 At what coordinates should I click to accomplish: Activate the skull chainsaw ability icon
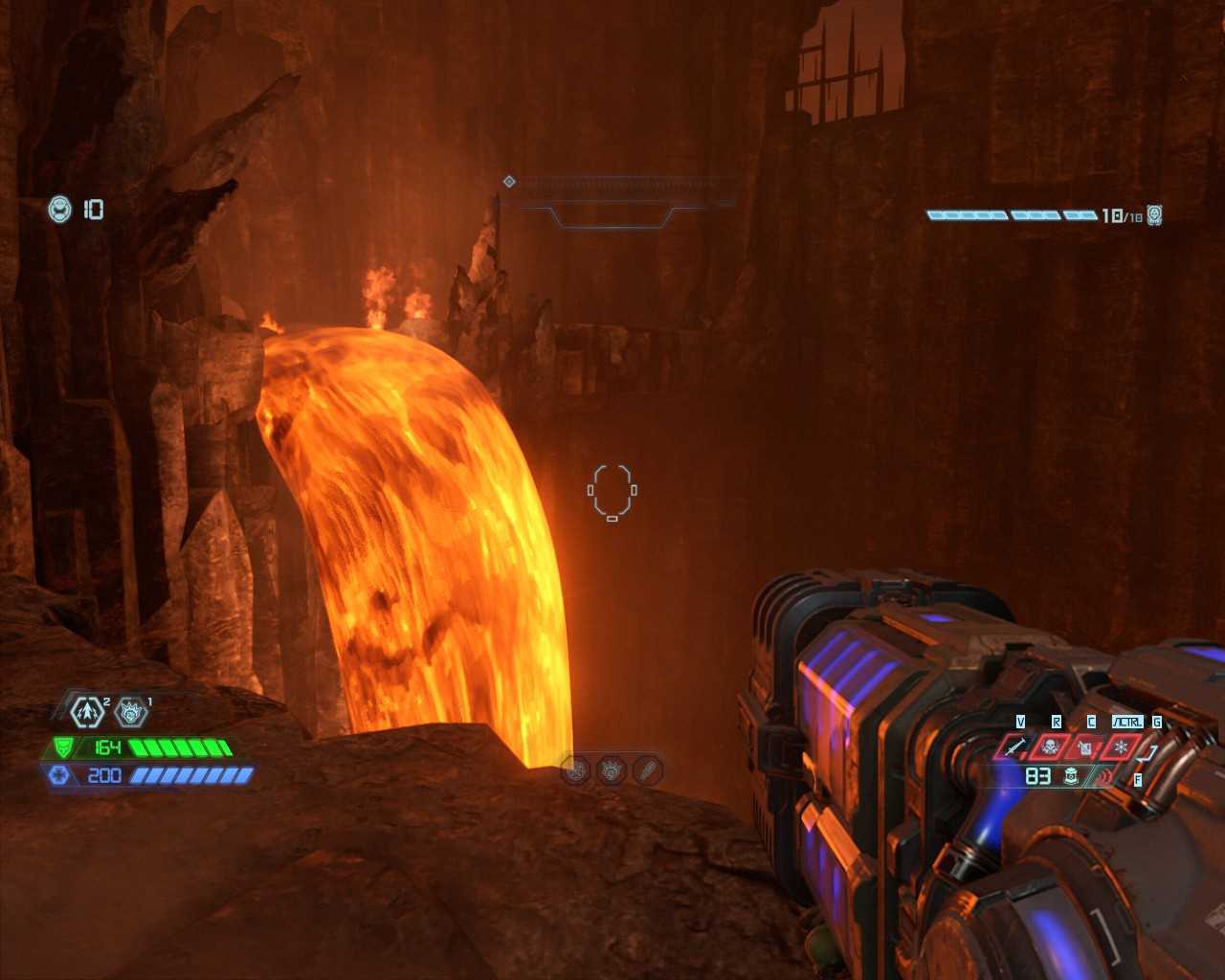coord(1050,746)
